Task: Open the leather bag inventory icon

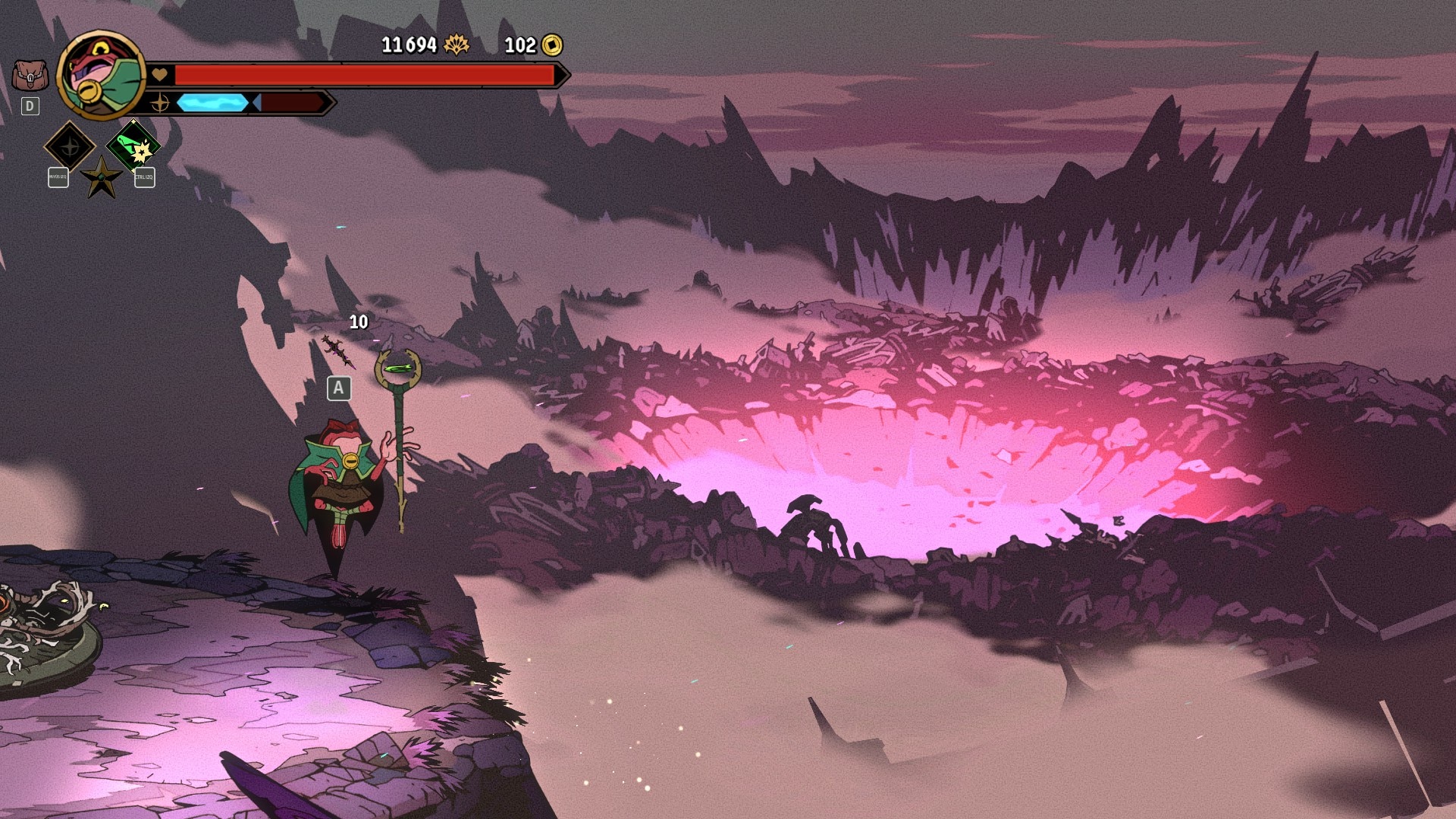Action: [x=30, y=75]
